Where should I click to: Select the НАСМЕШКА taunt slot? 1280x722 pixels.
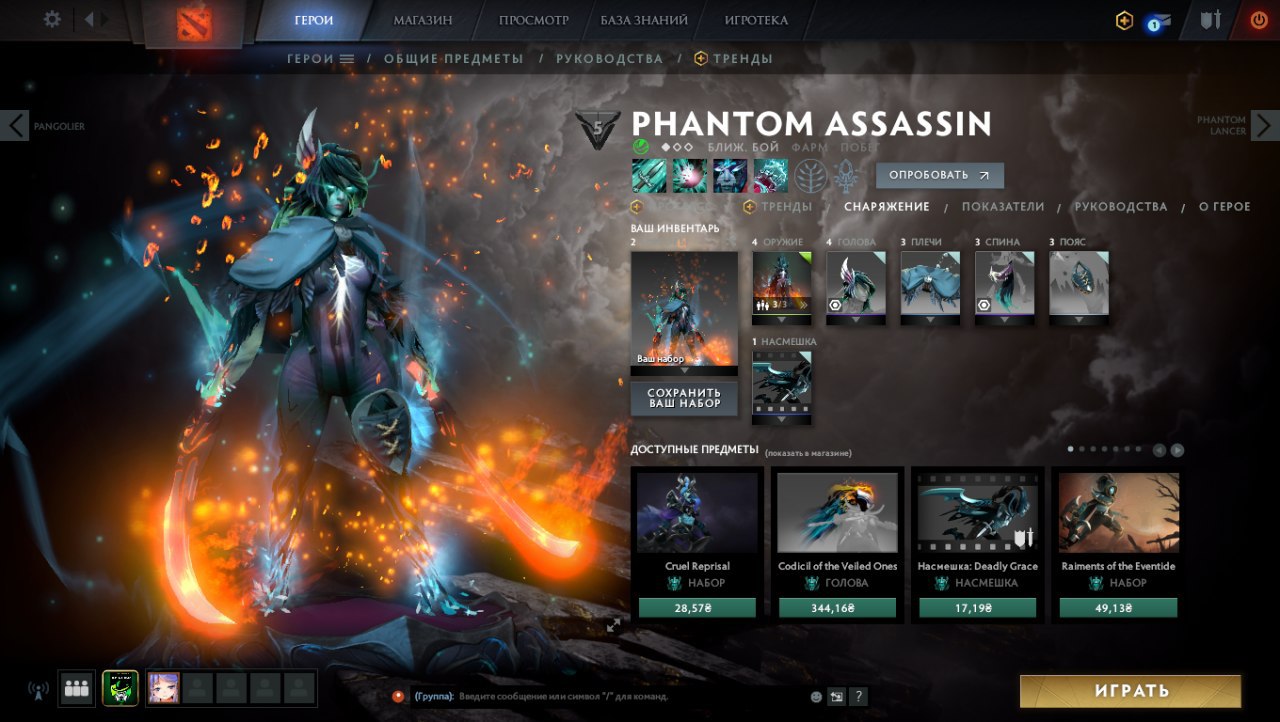coord(782,382)
